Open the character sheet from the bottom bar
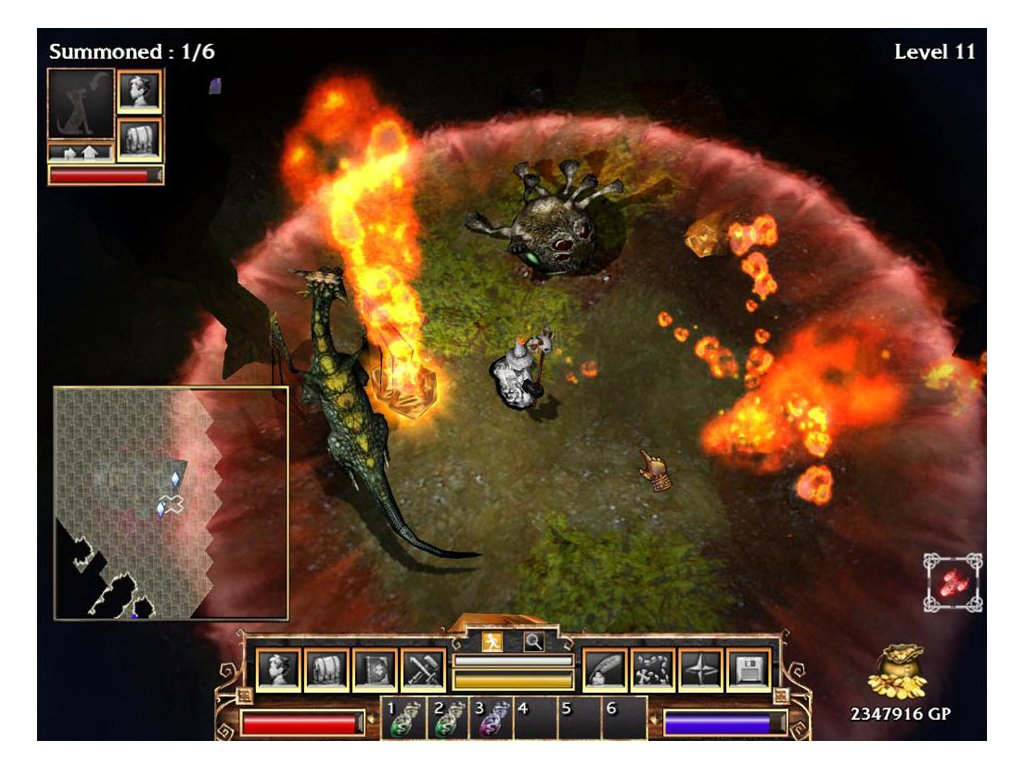1024x768 pixels. click(278, 669)
